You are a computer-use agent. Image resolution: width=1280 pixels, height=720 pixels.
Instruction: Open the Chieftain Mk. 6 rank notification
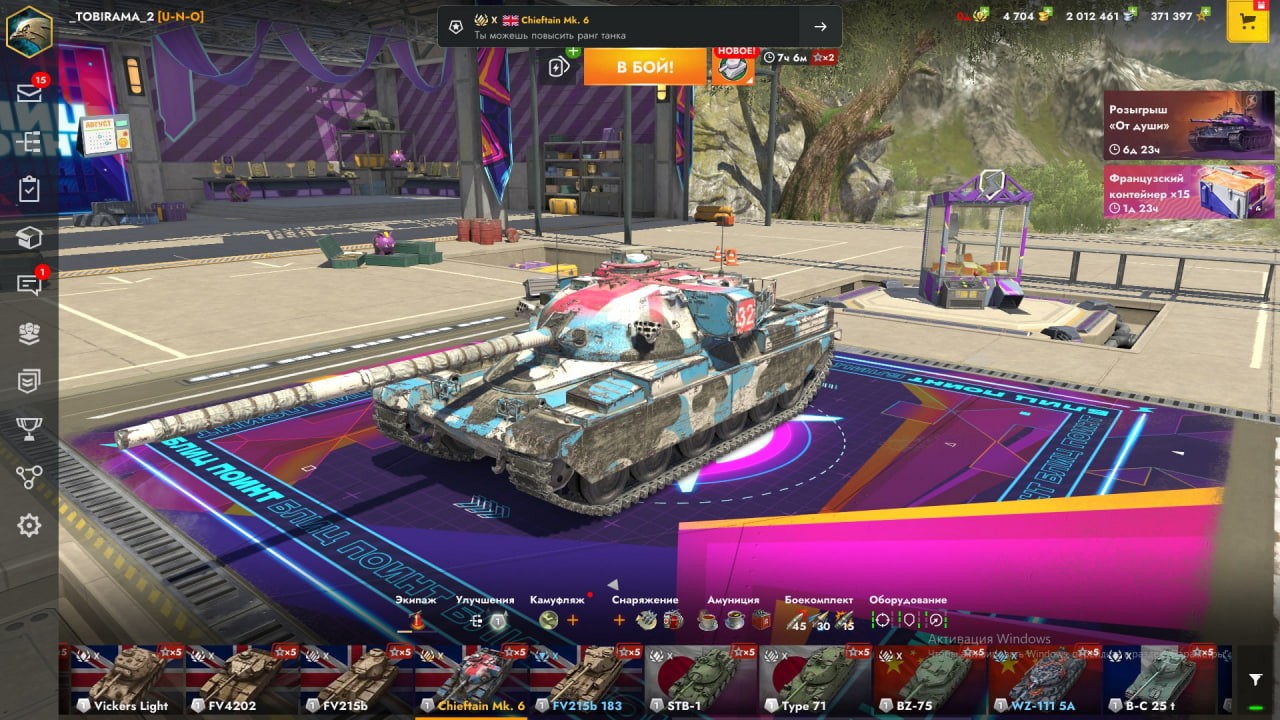[x=639, y=27]
